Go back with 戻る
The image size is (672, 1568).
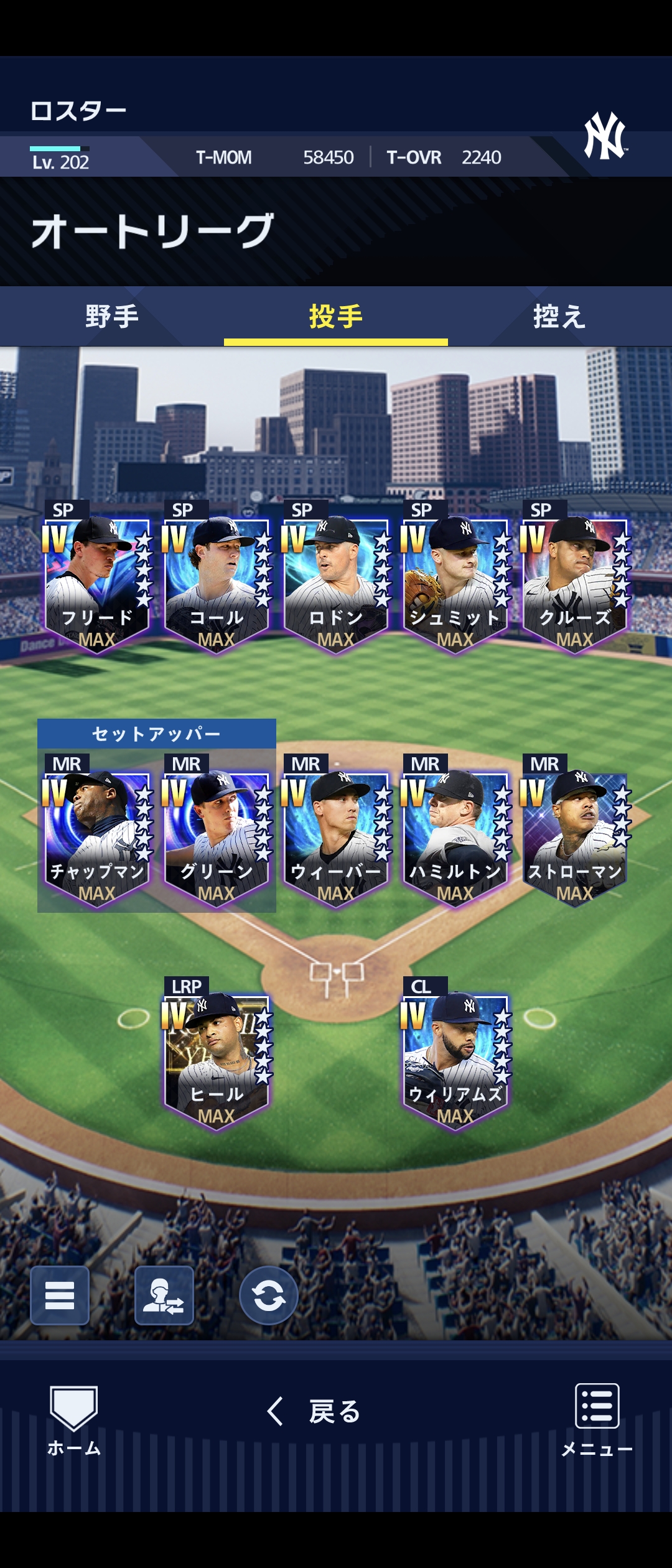click(x=315, y=1411)
